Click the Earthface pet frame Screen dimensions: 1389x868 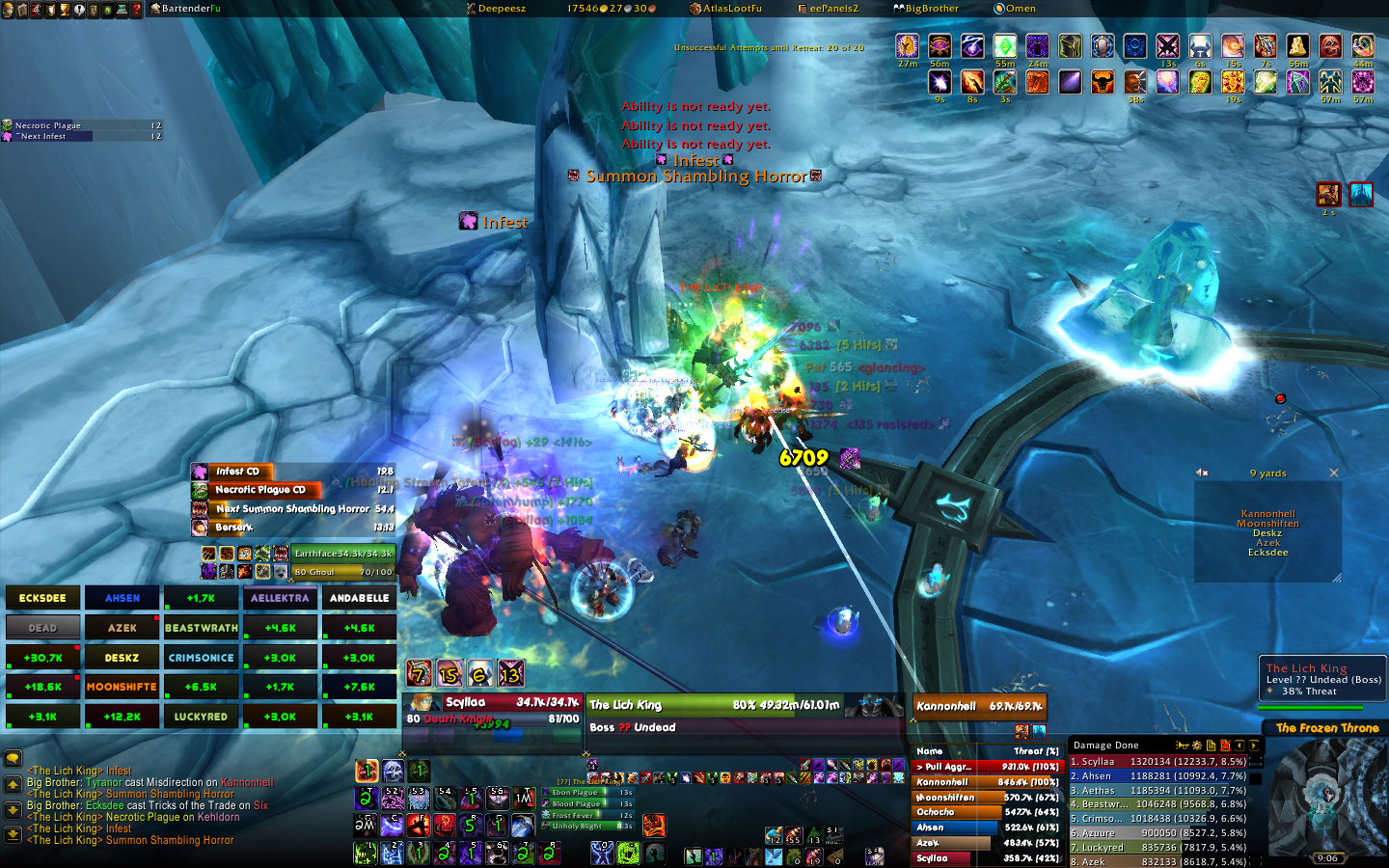[342, 554]
